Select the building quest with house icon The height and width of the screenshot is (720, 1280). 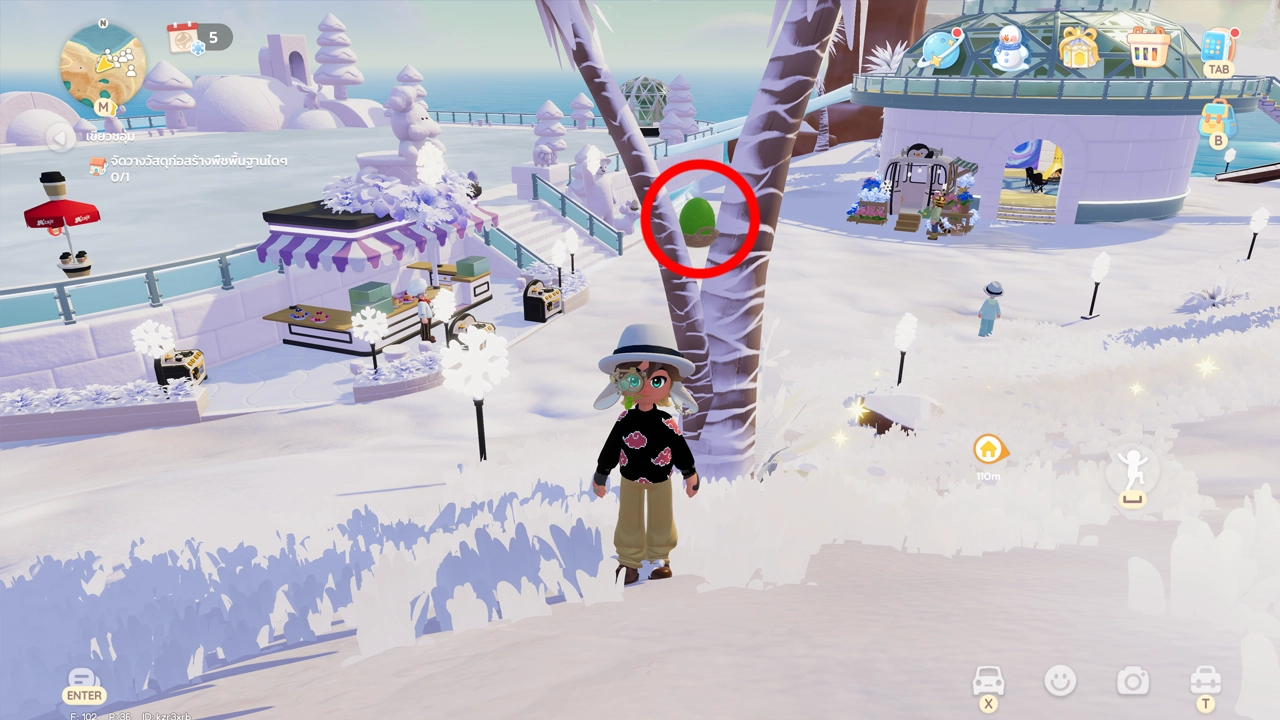(98, 166)
